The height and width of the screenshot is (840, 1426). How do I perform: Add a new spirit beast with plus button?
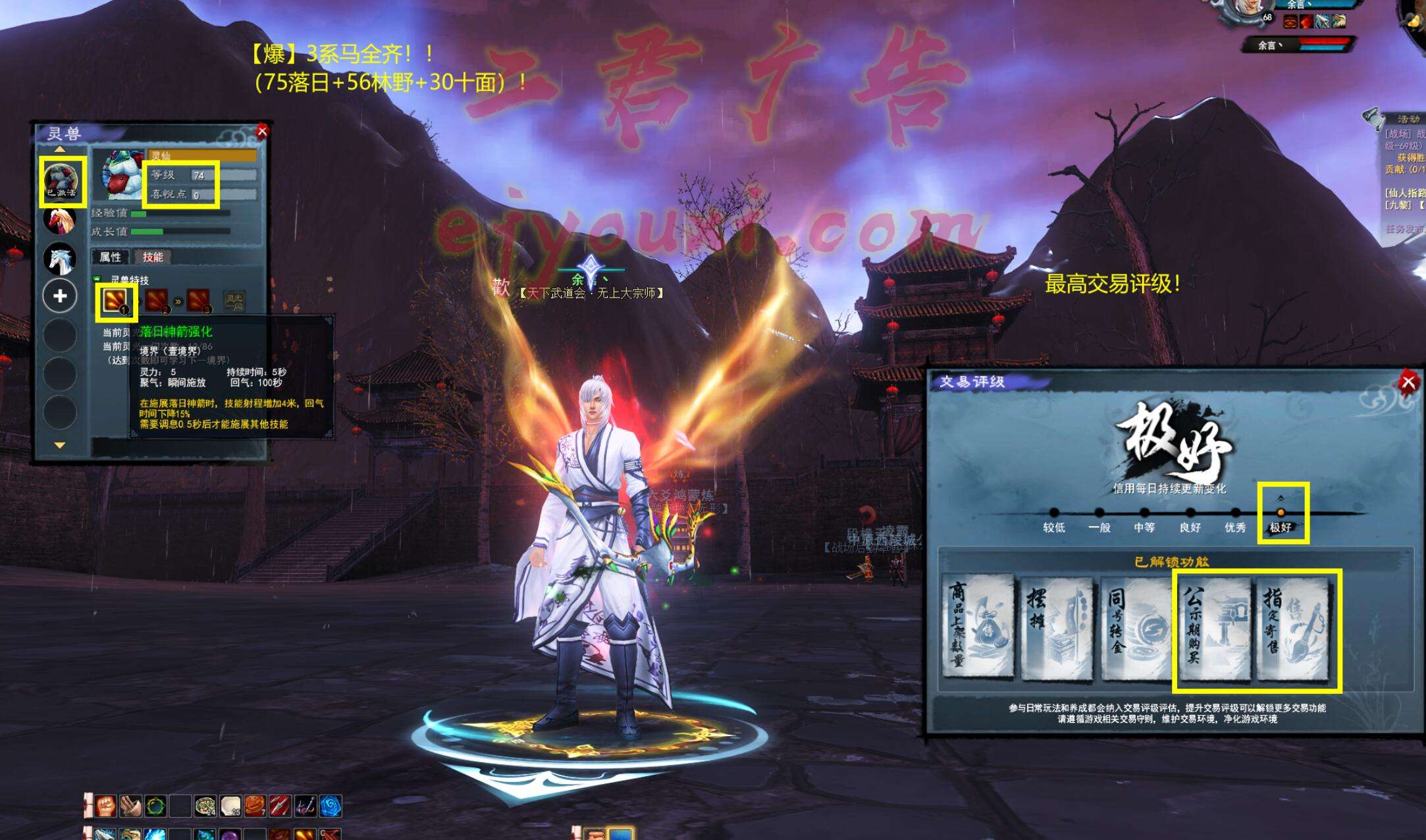pos(60,296)
